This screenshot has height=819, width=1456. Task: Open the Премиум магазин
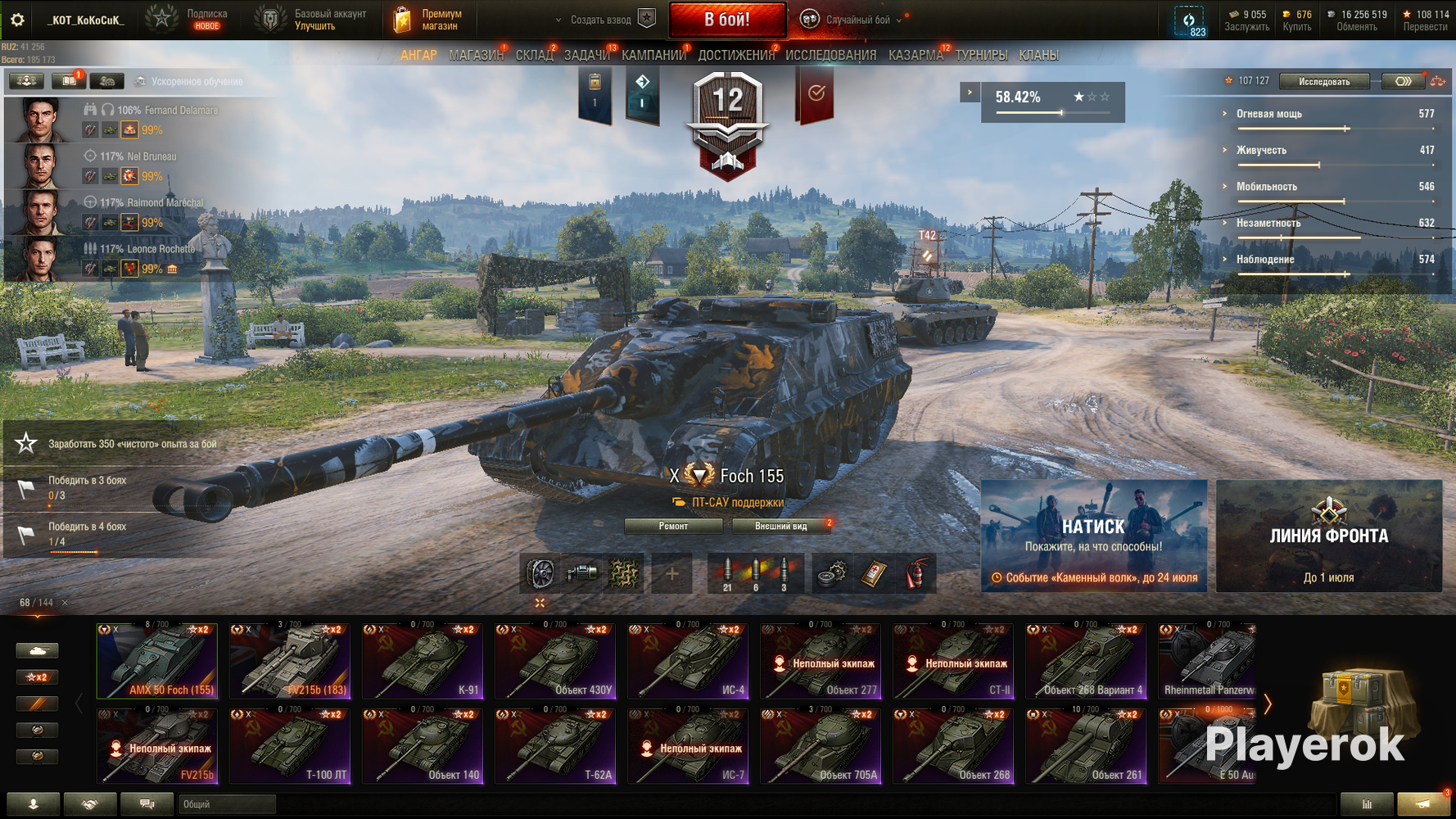(x=429, y=20)
